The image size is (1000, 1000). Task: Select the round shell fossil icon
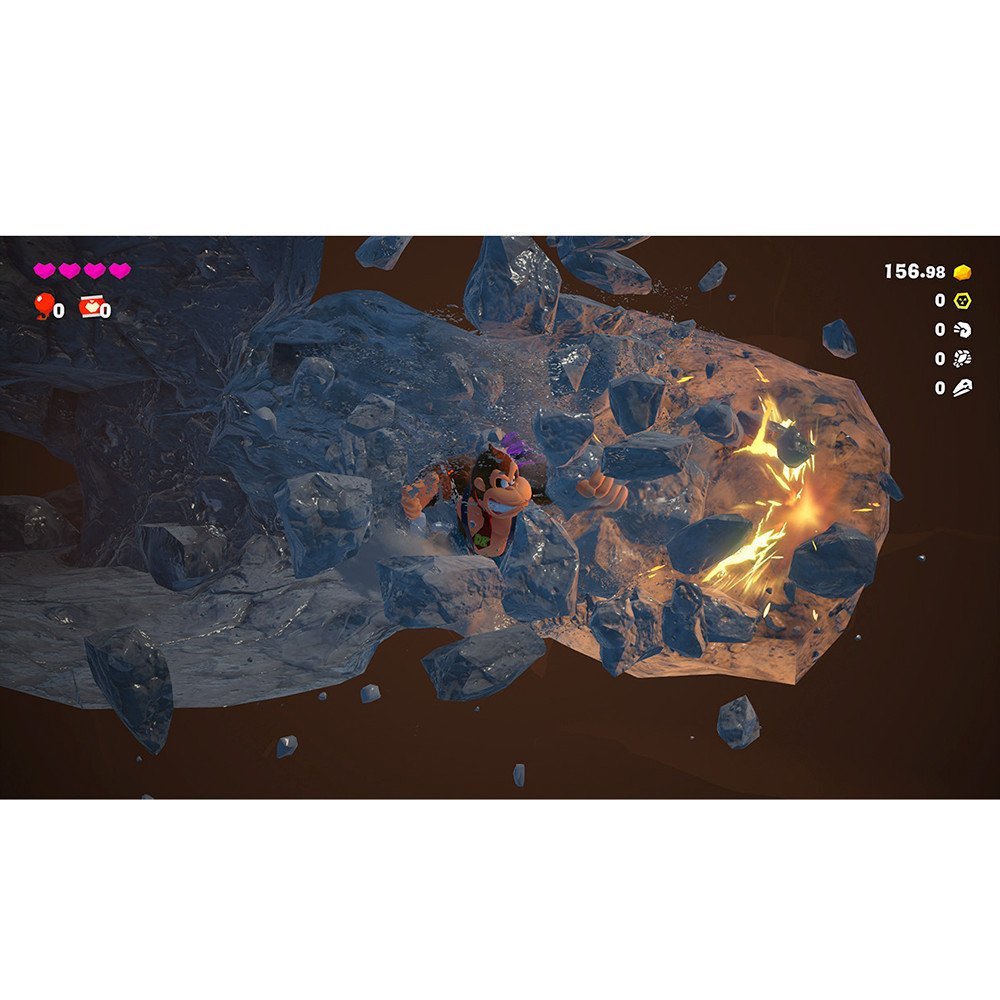tap(962, 358)
